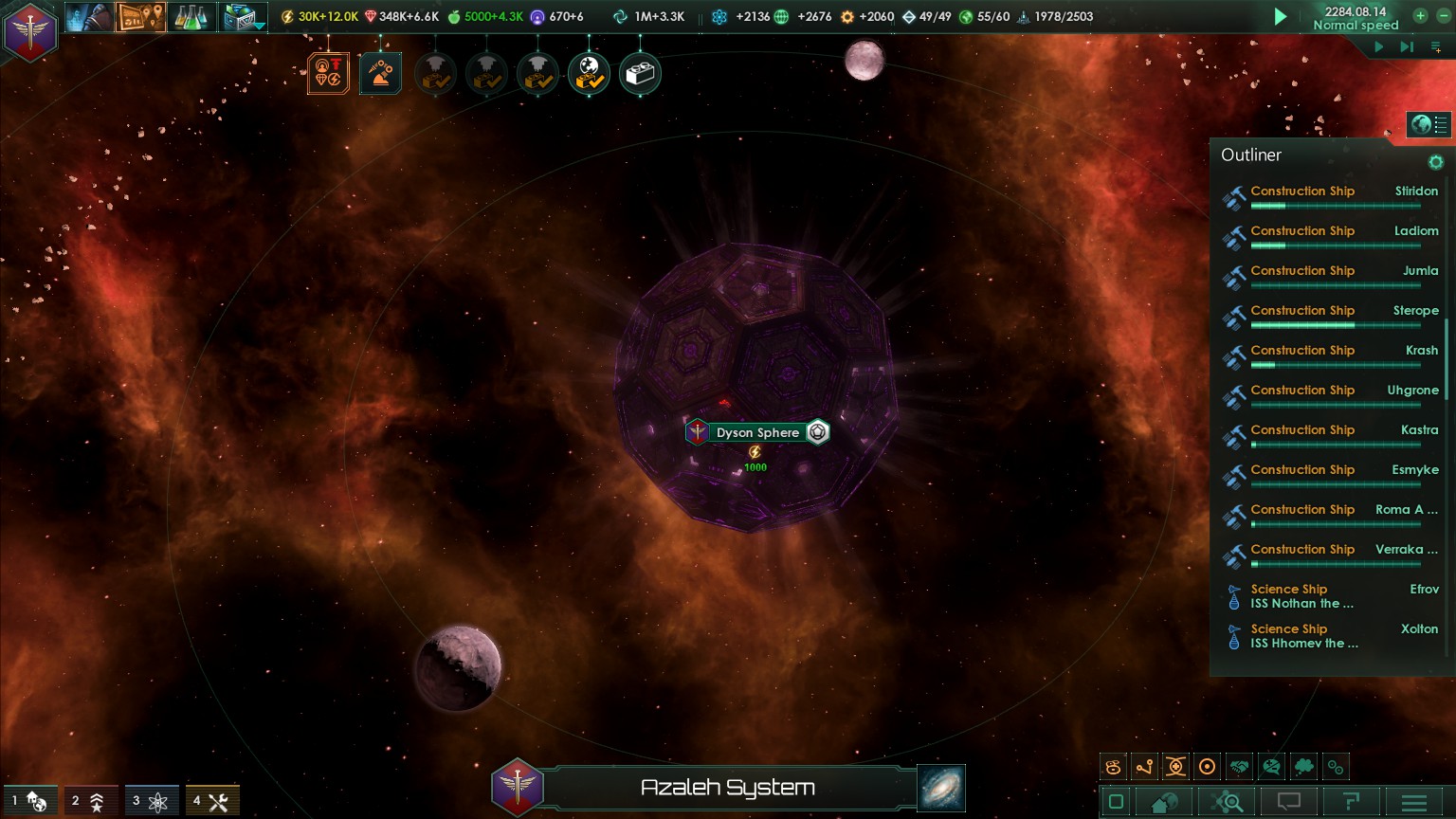The height and width of the screenshot is (819, 1456).
Task: Open the white brick notification icon
Action: click(640, 74)
